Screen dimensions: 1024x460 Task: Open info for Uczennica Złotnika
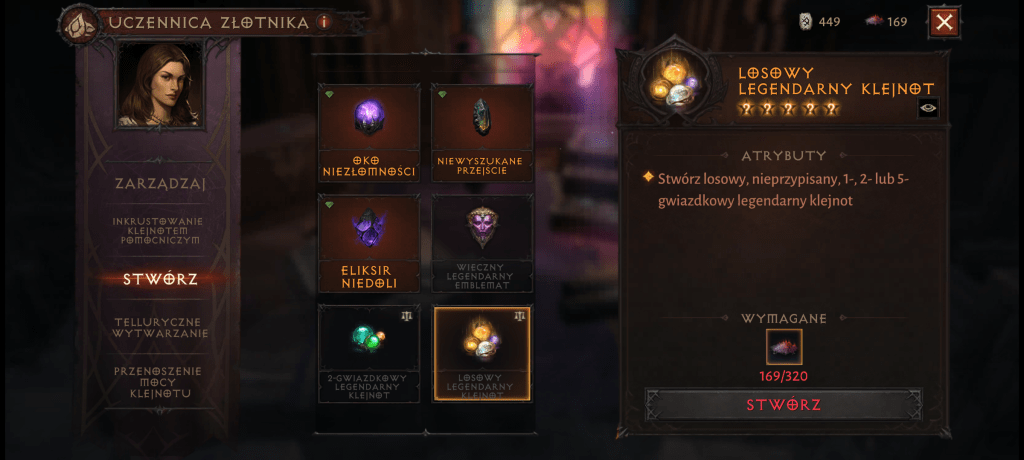pyautogui.click(x=323, y=22)
